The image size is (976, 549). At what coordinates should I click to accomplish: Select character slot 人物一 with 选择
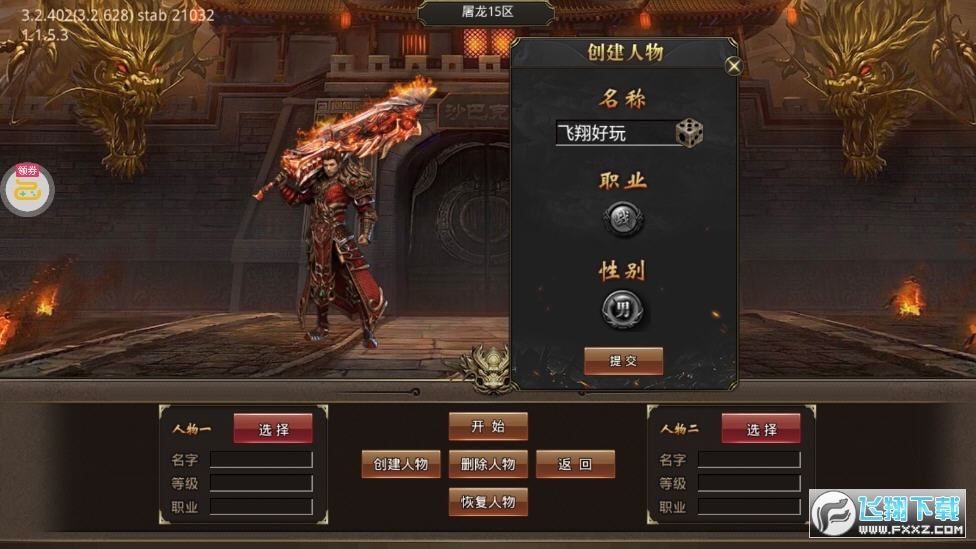click(x=273, y=429)
